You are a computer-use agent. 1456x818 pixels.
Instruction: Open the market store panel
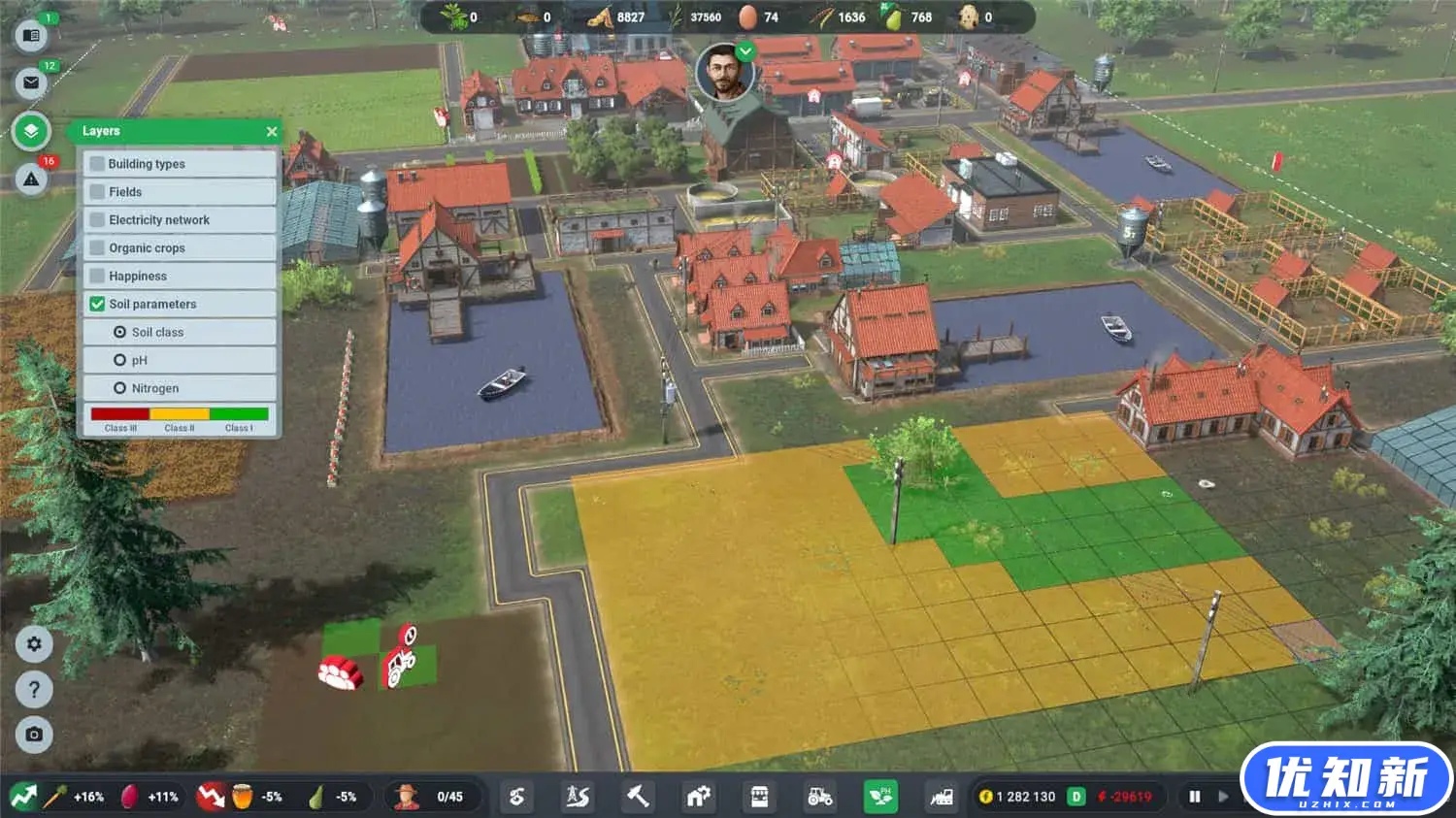[x=758, y=796]
